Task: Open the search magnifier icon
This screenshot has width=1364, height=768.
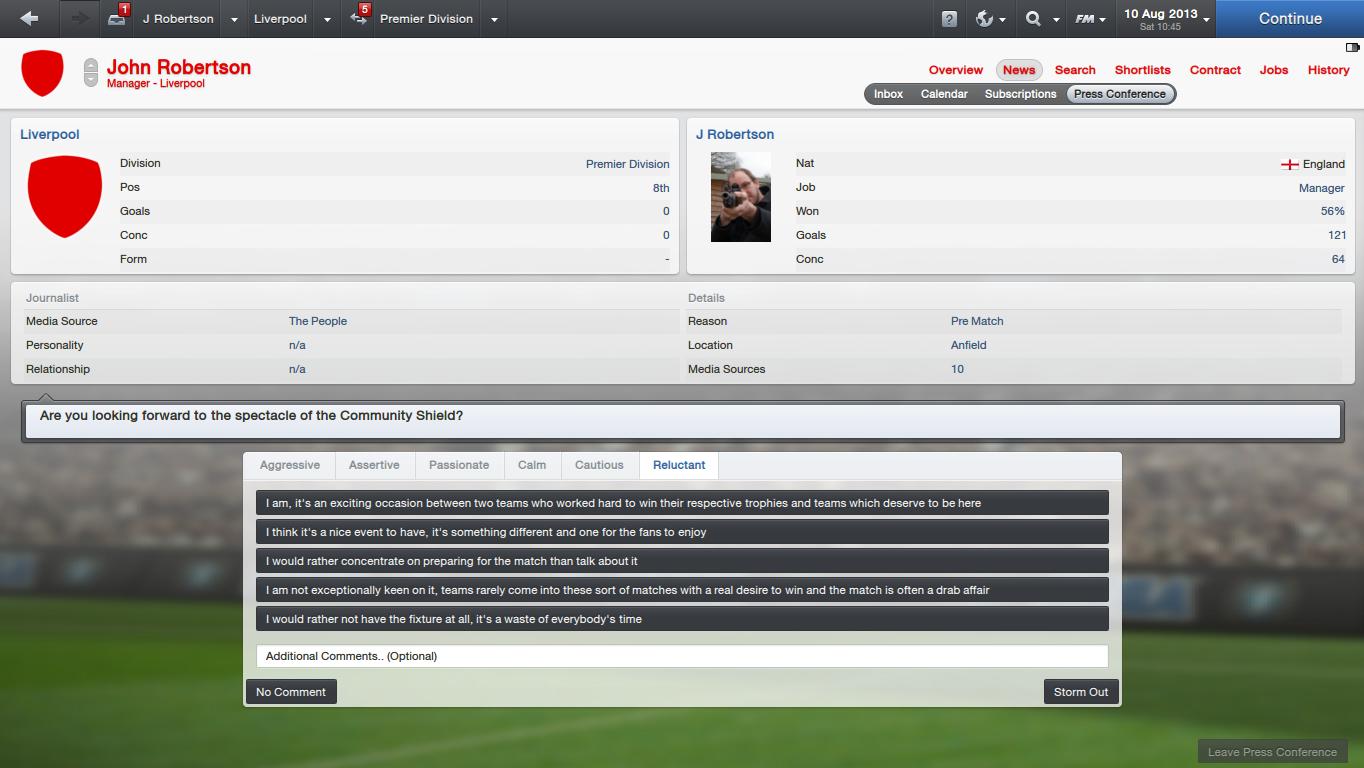Action: coord(1032,18)
